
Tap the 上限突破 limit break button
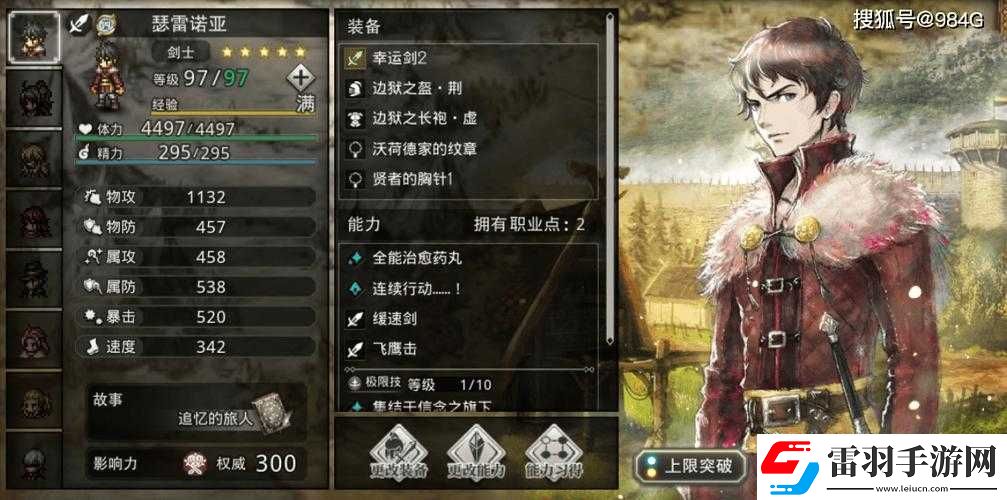(690, 465)
